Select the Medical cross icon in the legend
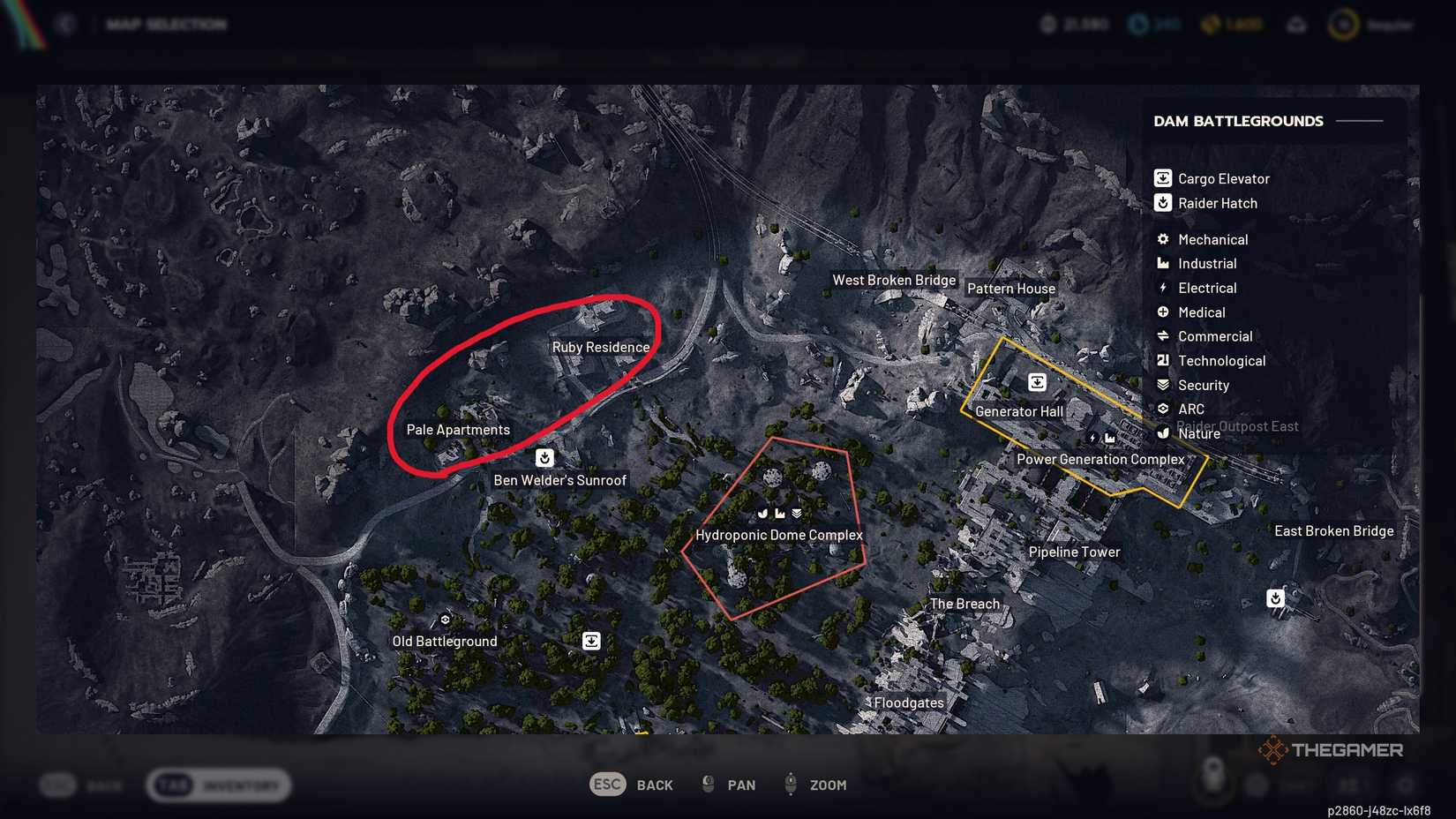Screen dimensions: 1456x819 pyautogui.click(x=1162, y=312)
